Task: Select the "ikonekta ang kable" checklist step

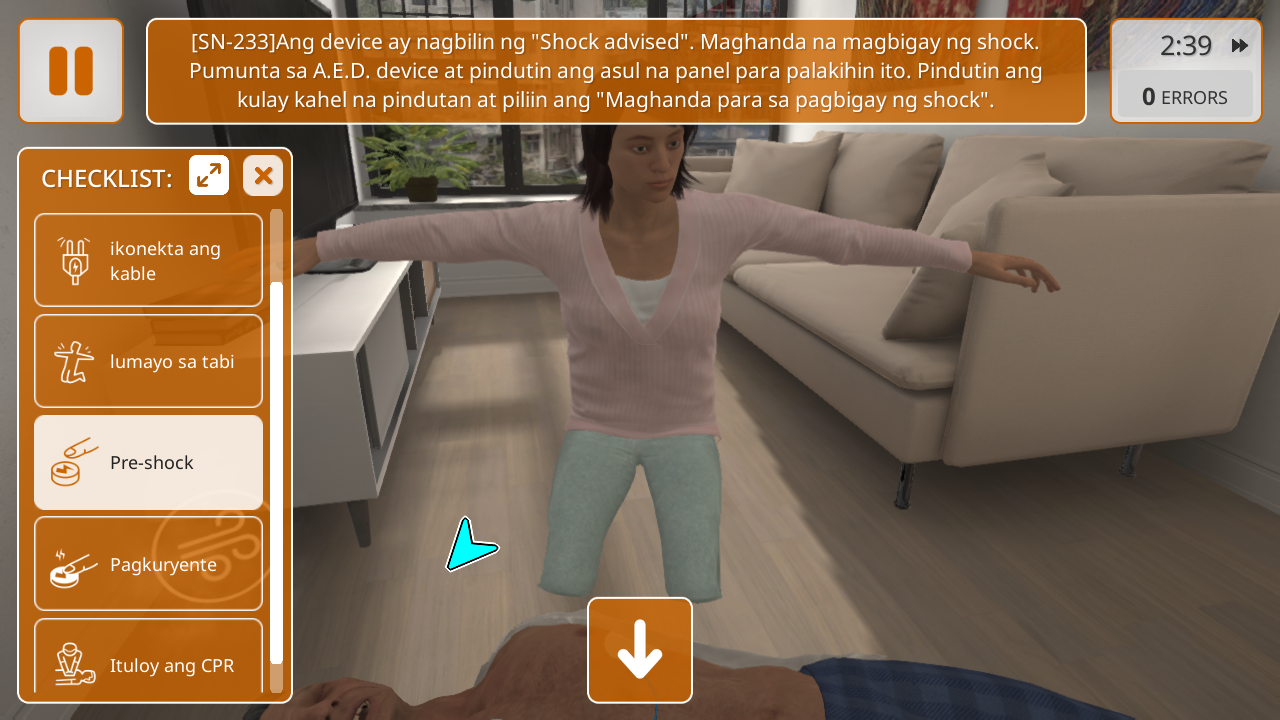Action: (149, 260)
